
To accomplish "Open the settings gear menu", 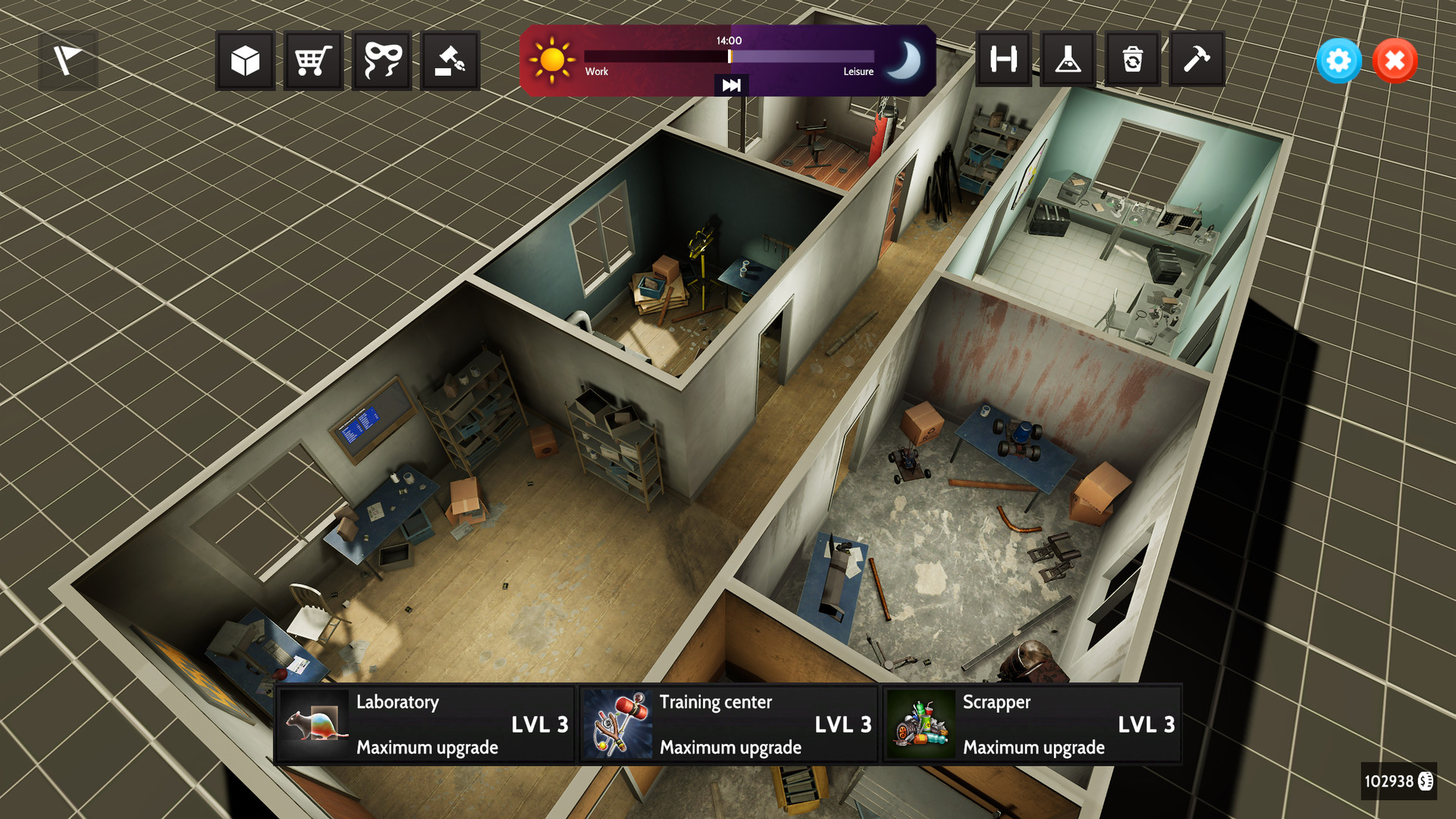I will (1338, 61).
